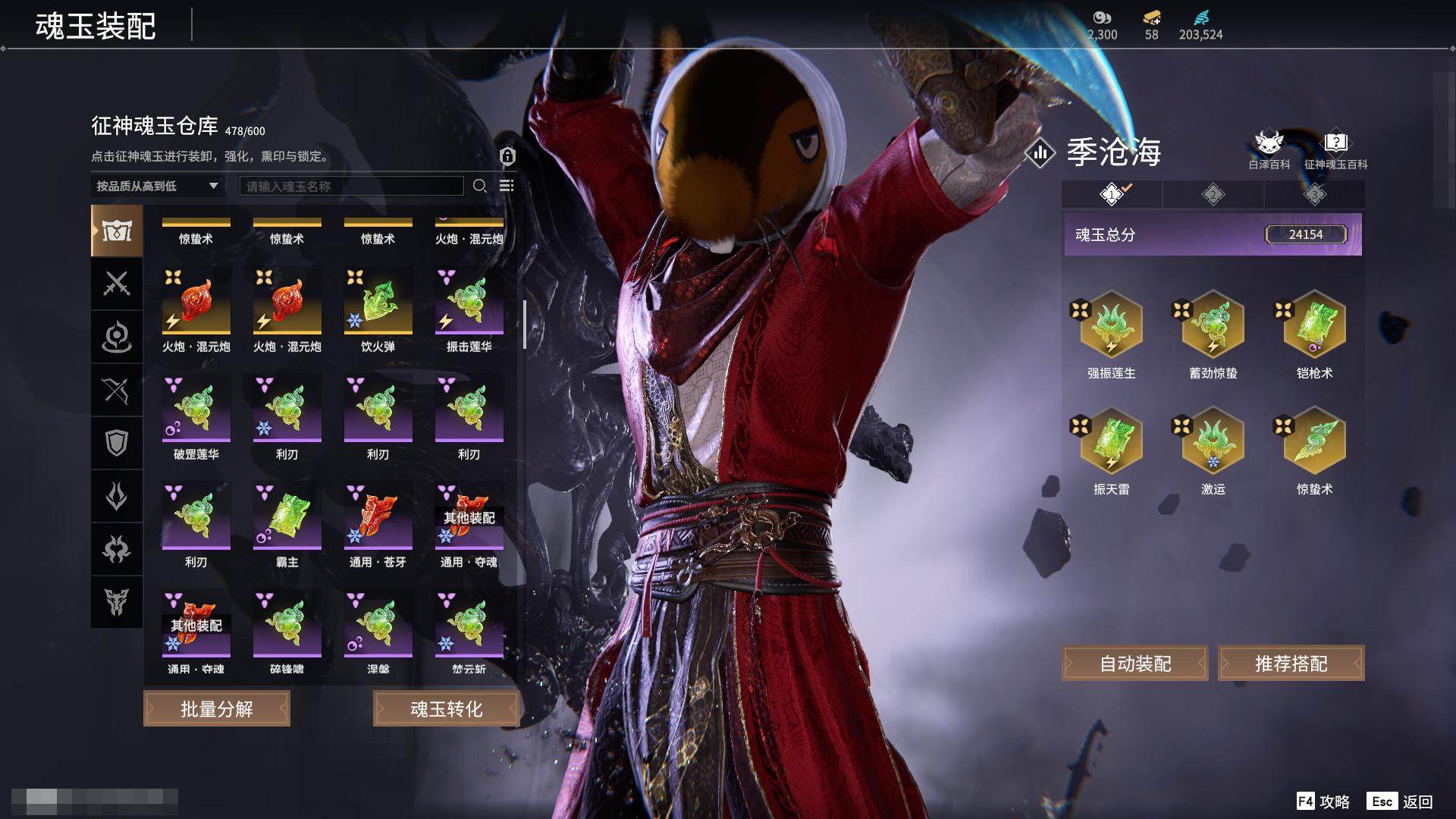Open 推荐搭配 recommended loadouts

[x=1291, y=664]
